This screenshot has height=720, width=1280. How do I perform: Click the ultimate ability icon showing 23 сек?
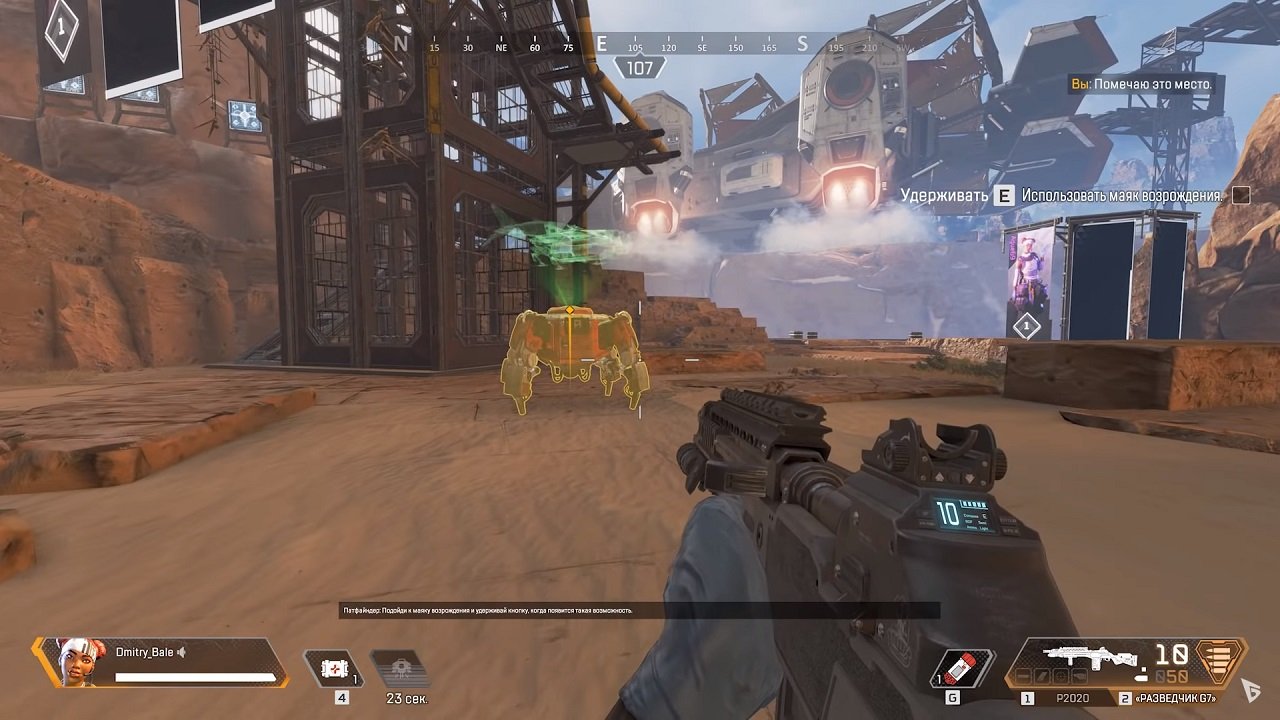click(398, 667)
